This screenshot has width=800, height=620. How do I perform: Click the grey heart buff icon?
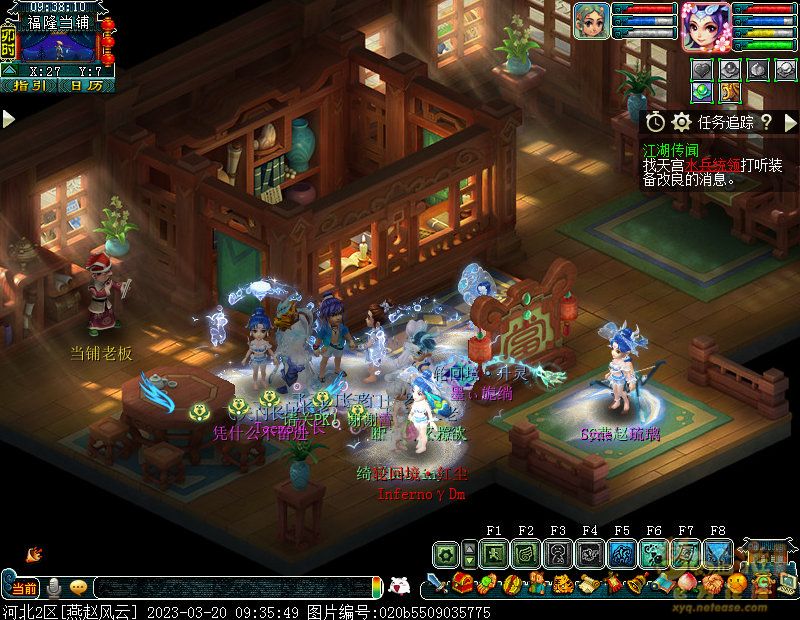(703, 69)
